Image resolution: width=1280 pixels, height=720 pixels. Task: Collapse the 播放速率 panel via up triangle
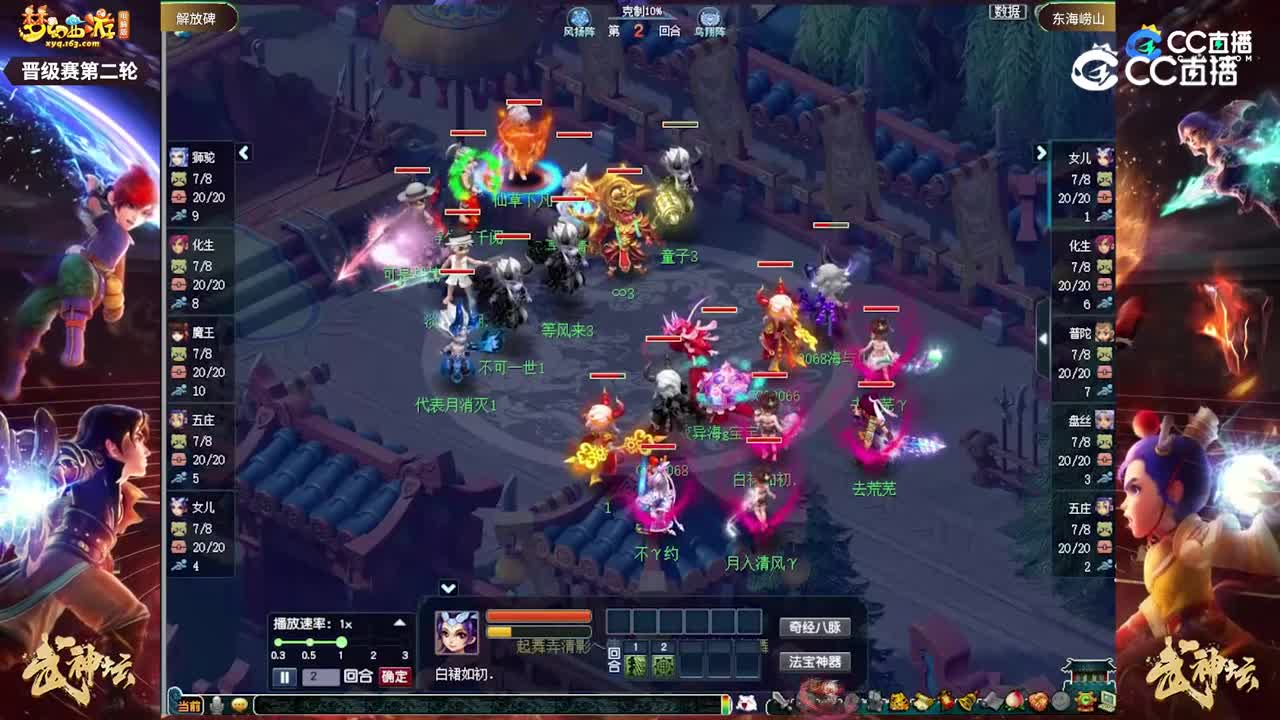pos(400,622)
